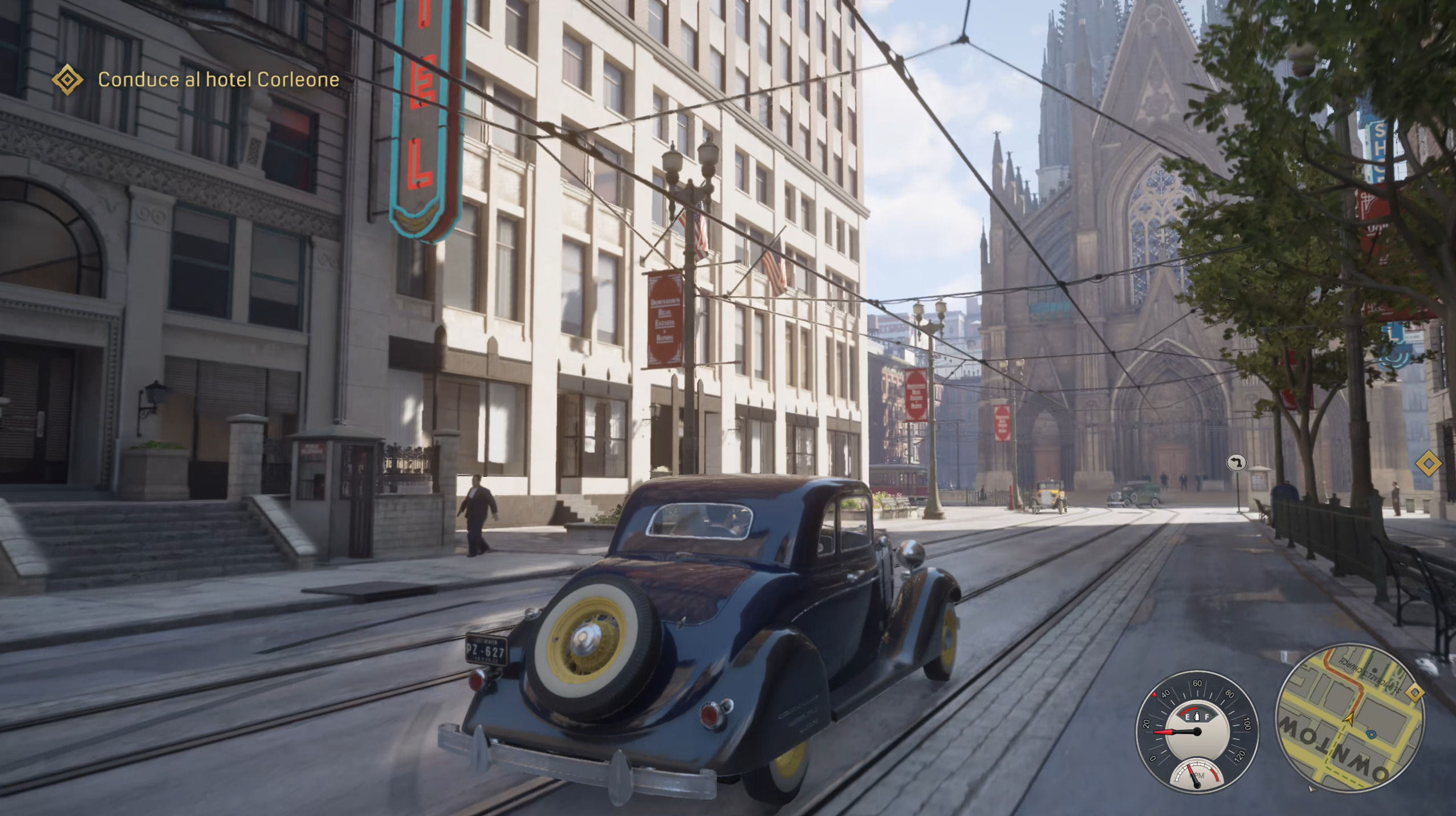Click the yellow diamond waypoint beside the street
The width and height of the screenshot is (1456, 816).
(x=1429, y=464)
